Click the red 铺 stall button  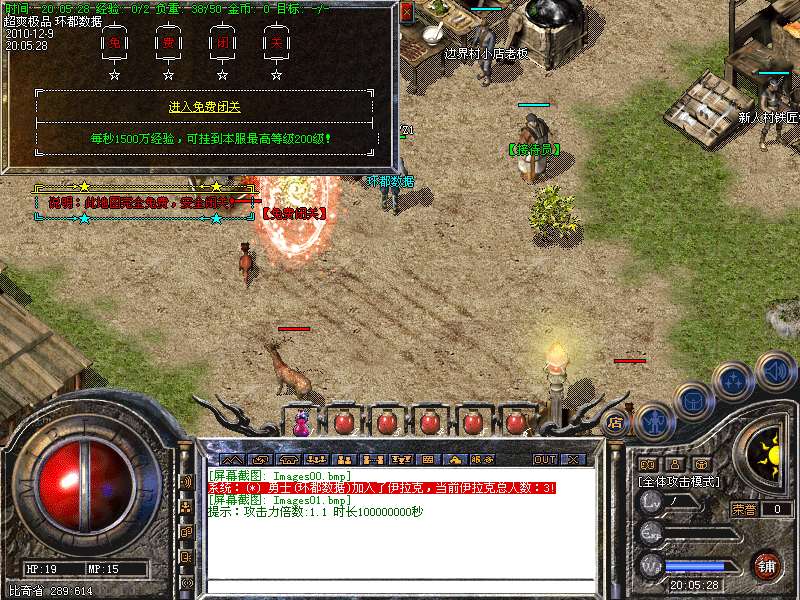click(768, 566)
